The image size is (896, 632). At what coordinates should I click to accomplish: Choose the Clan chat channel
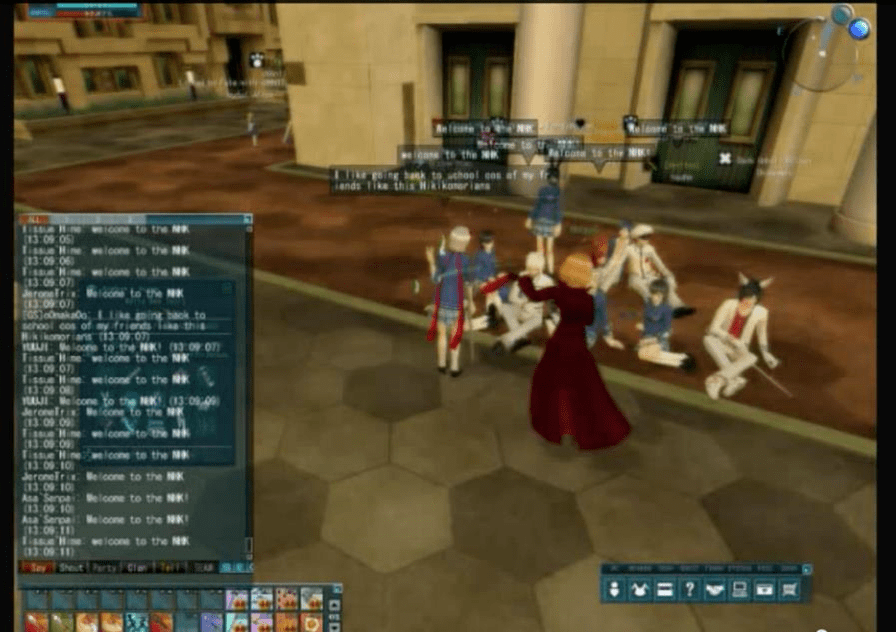(138, 568)
